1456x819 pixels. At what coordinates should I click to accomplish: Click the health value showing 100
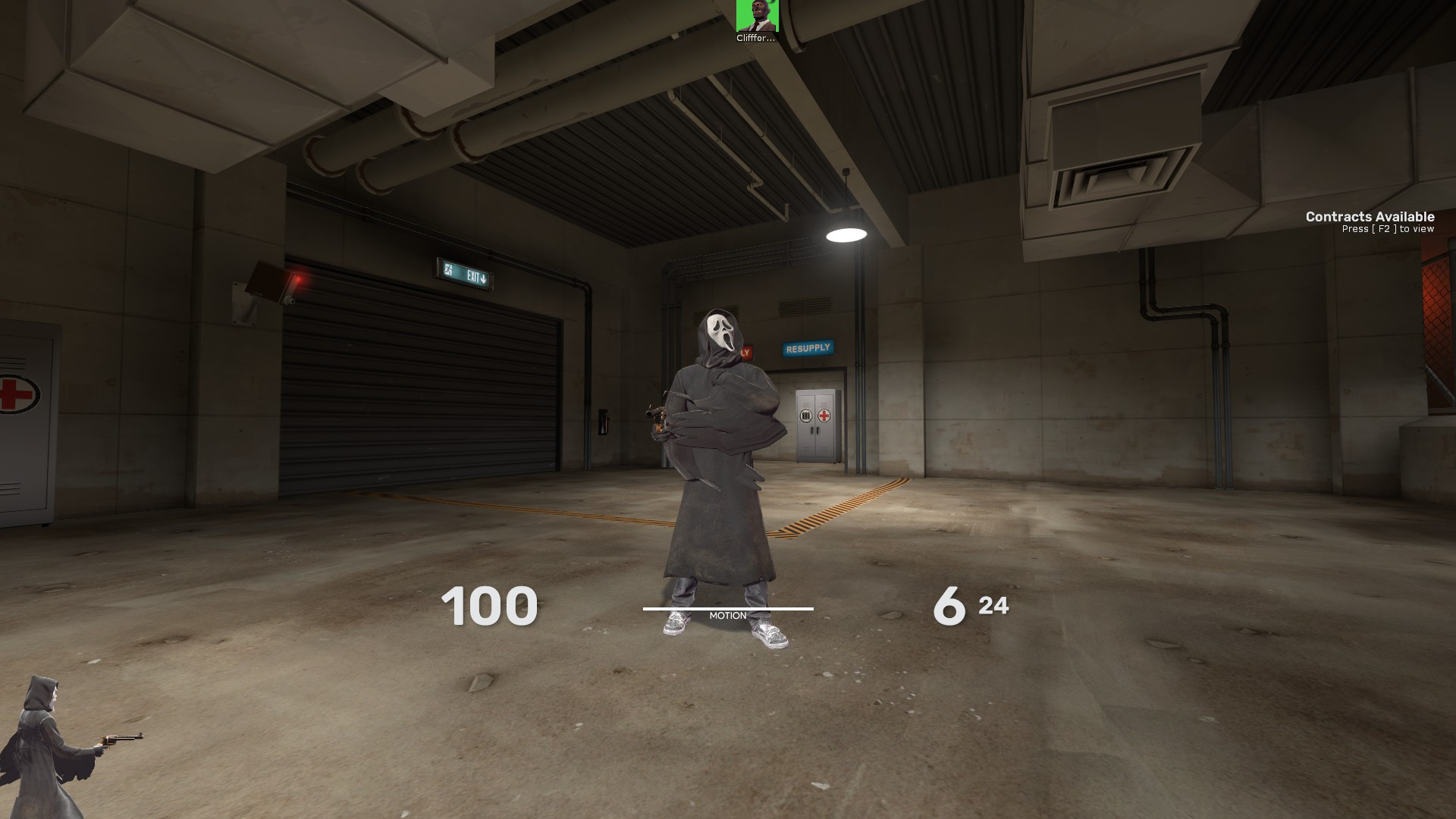489,607
